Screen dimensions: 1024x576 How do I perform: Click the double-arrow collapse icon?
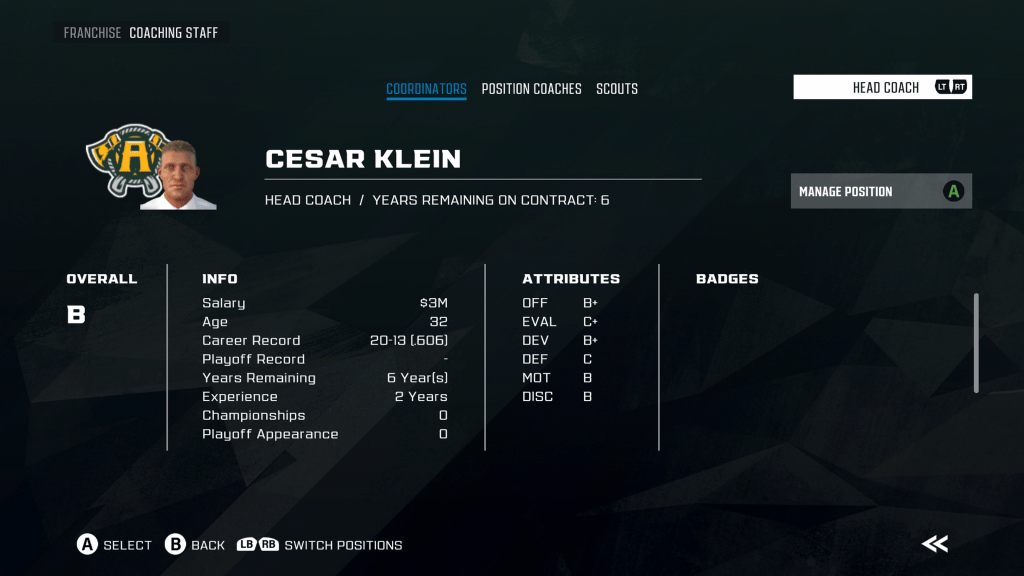(x=935, y=544)
